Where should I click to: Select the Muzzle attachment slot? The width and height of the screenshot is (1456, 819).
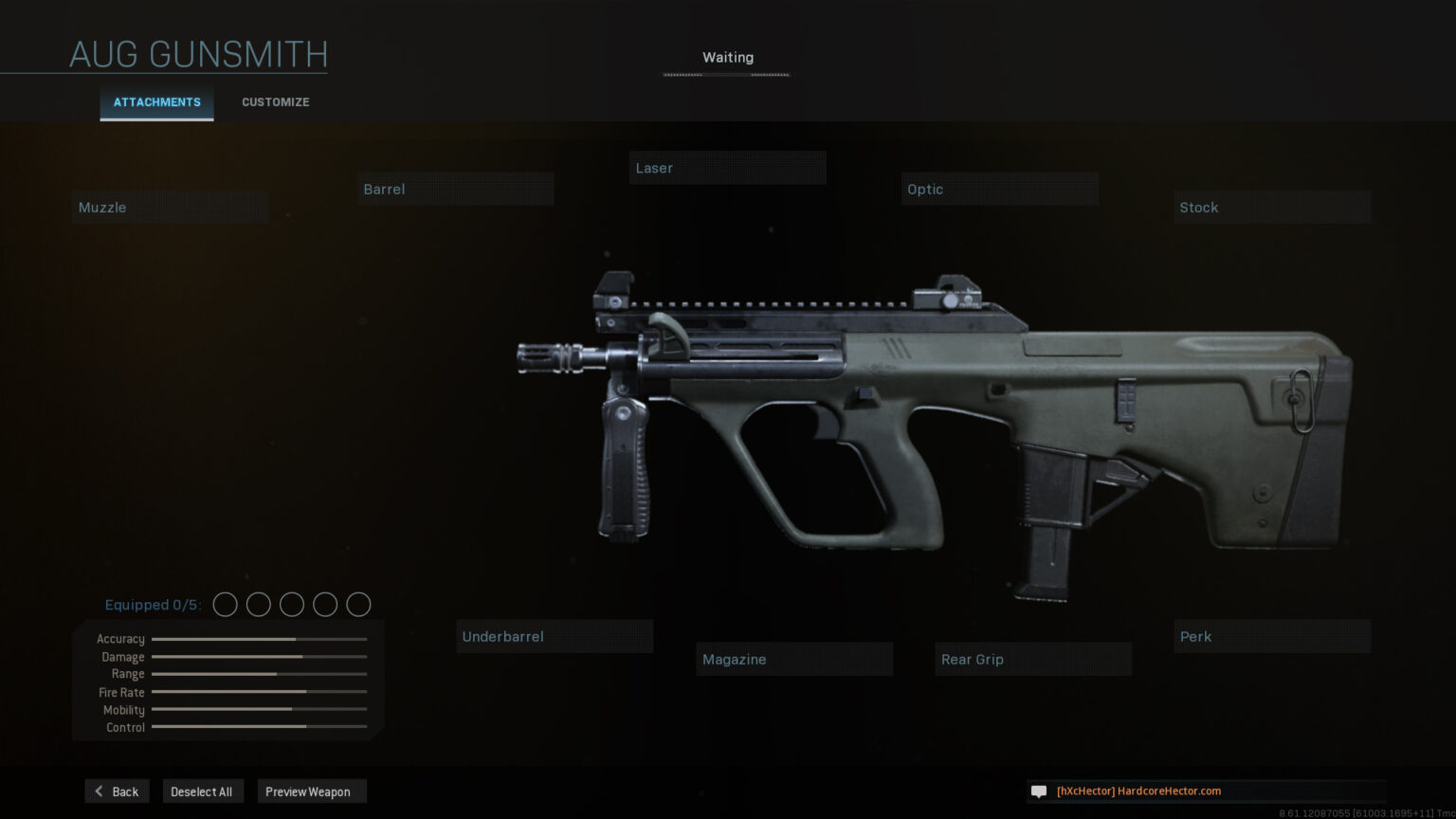171,208
